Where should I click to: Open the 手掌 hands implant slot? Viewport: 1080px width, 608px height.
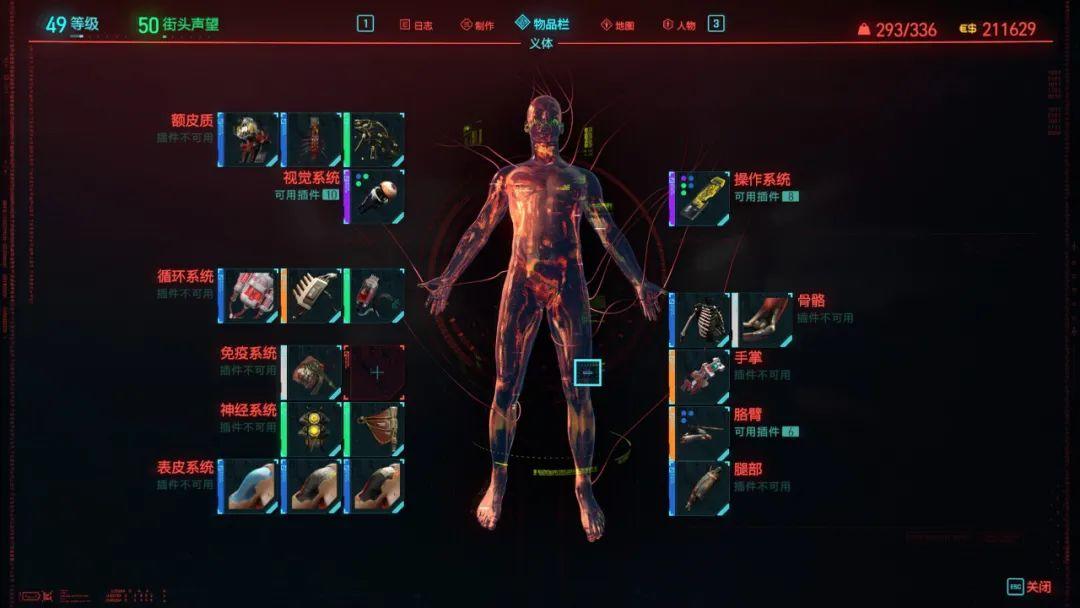(x=700, y=377)
